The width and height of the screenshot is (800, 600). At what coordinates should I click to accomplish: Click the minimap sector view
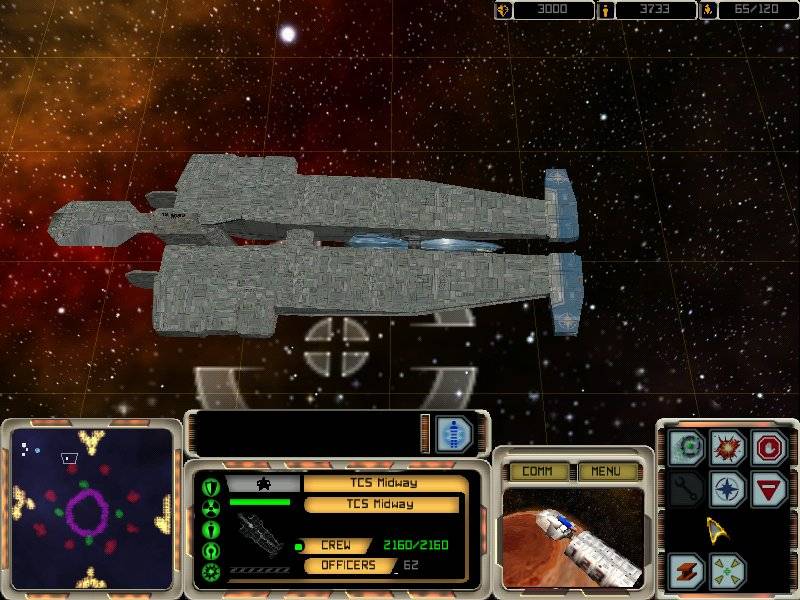[x=90, y=510]
